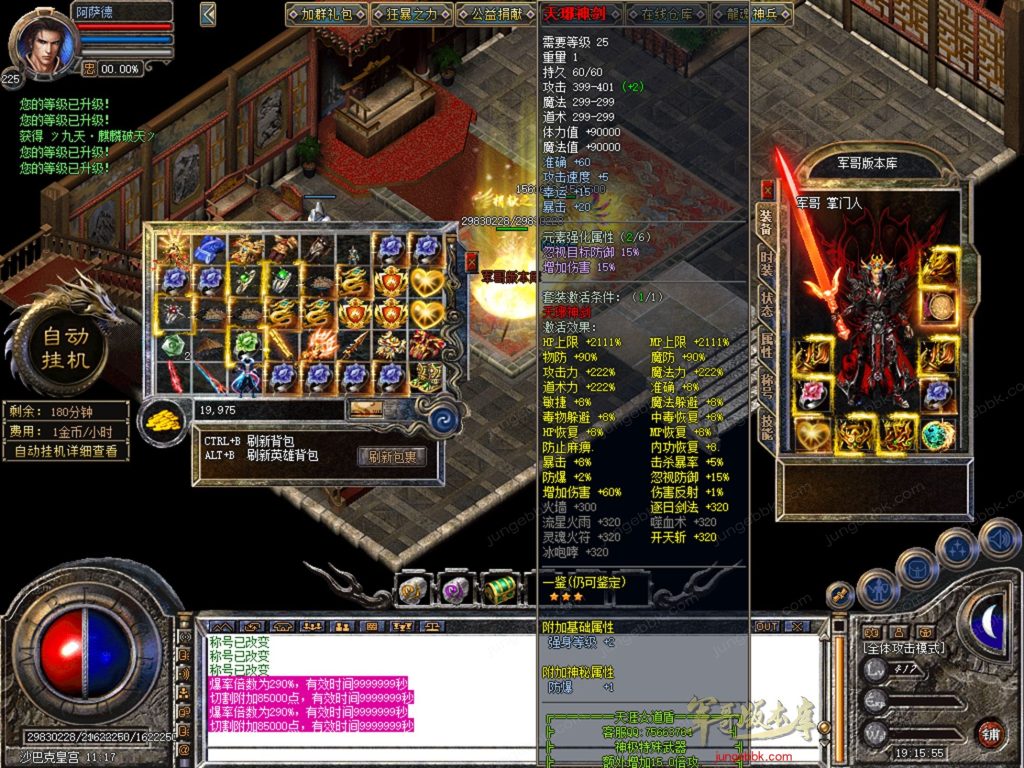Image resolution: width=1024 pixels, height=768 pixels.
Task: Collapse the top menu with arrow button
Action: pos(208,14)
